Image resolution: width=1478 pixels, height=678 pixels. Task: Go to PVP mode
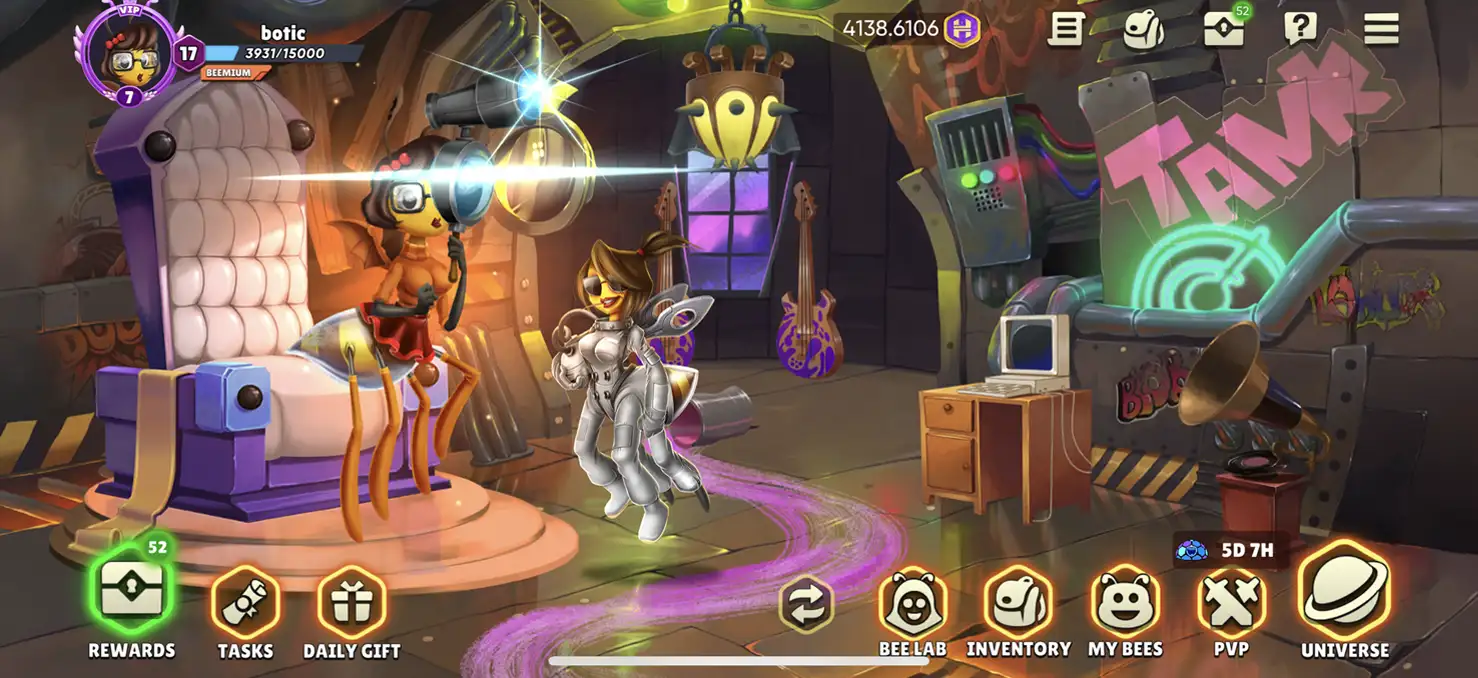pyautogui.click(x=1231, y=603)
